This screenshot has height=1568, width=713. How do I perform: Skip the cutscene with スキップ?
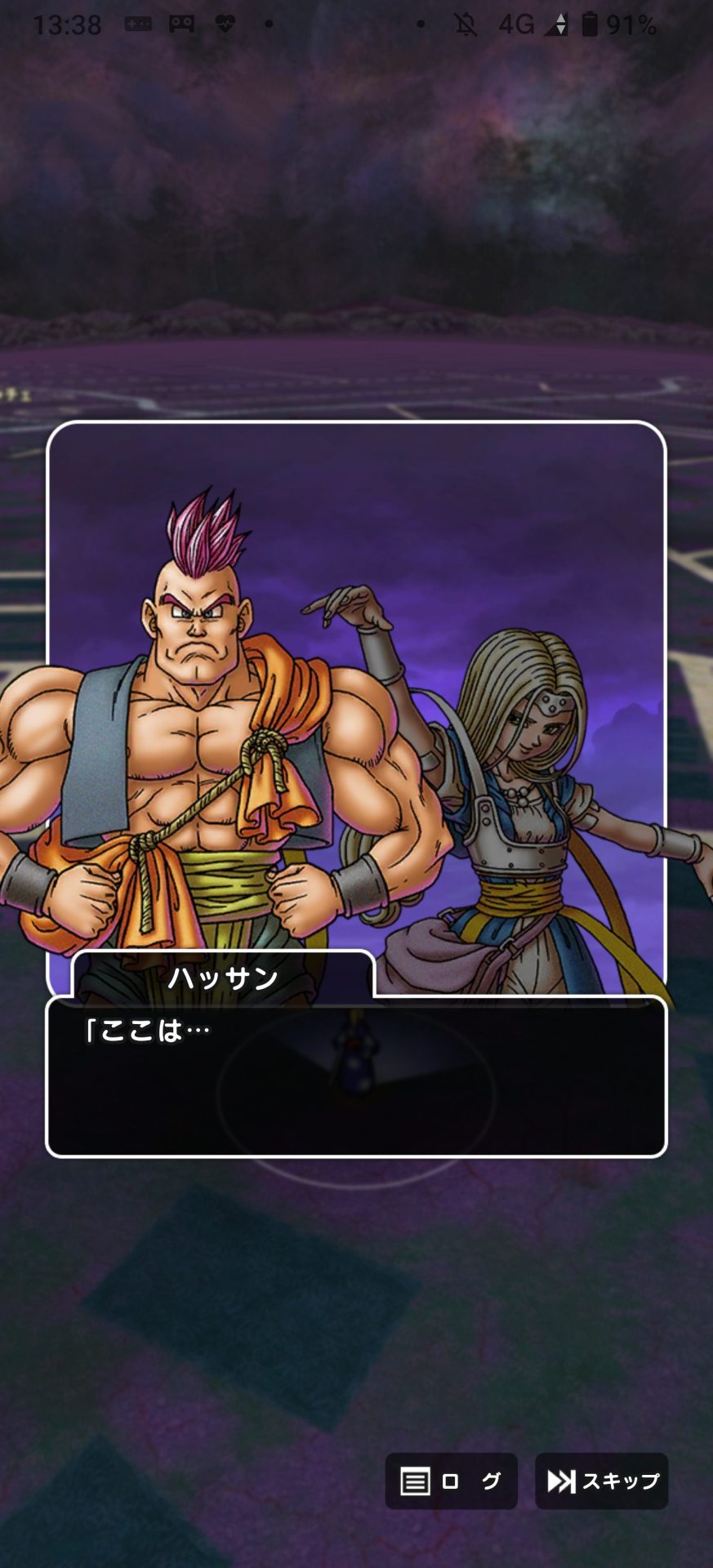[602, 1481]
